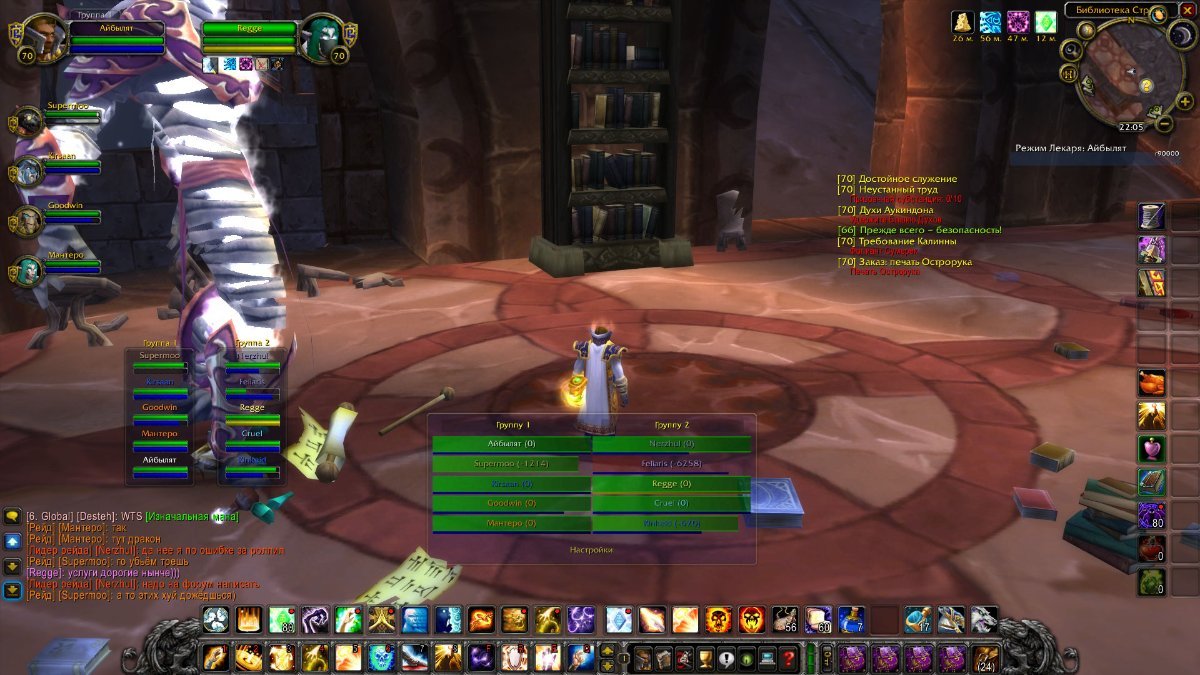Click the cheese food buff icon
1200x675 pixels.
(x=962, y=22)
